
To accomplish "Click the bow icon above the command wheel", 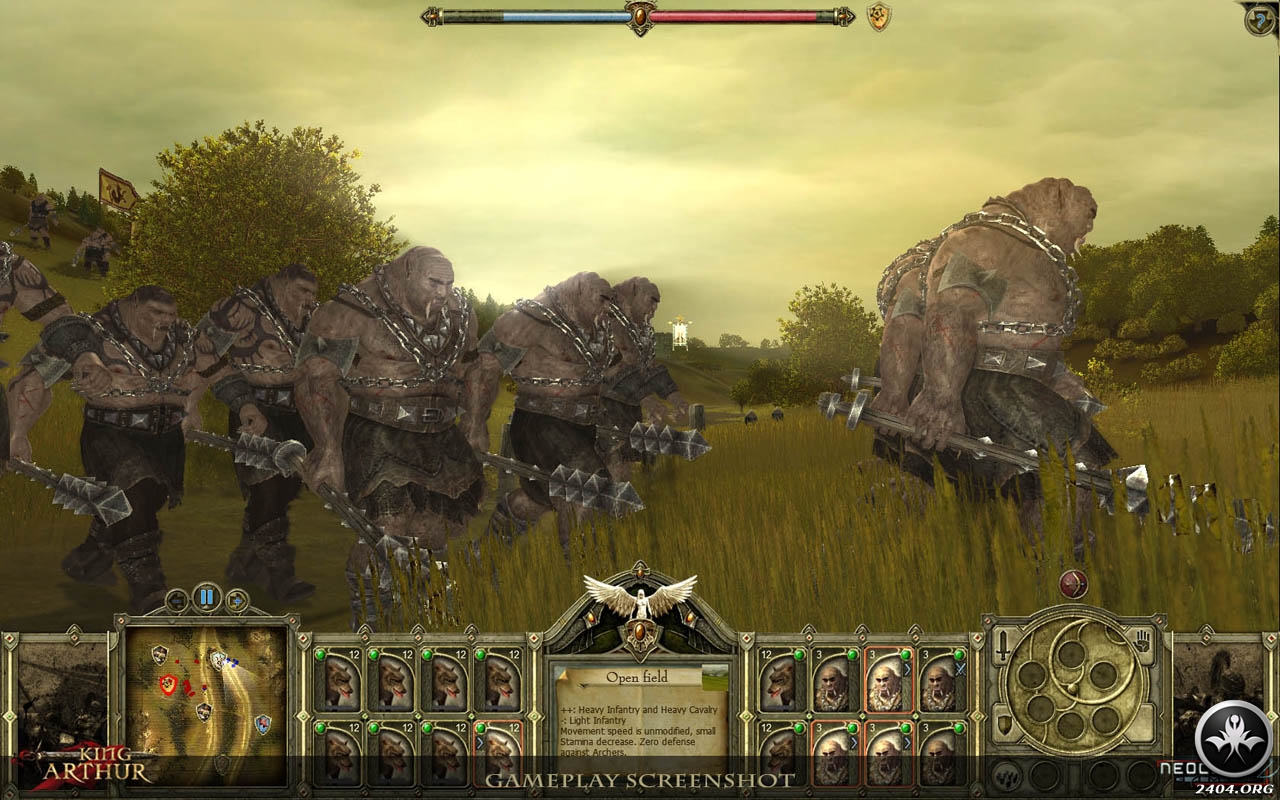I will point(1073,584).
